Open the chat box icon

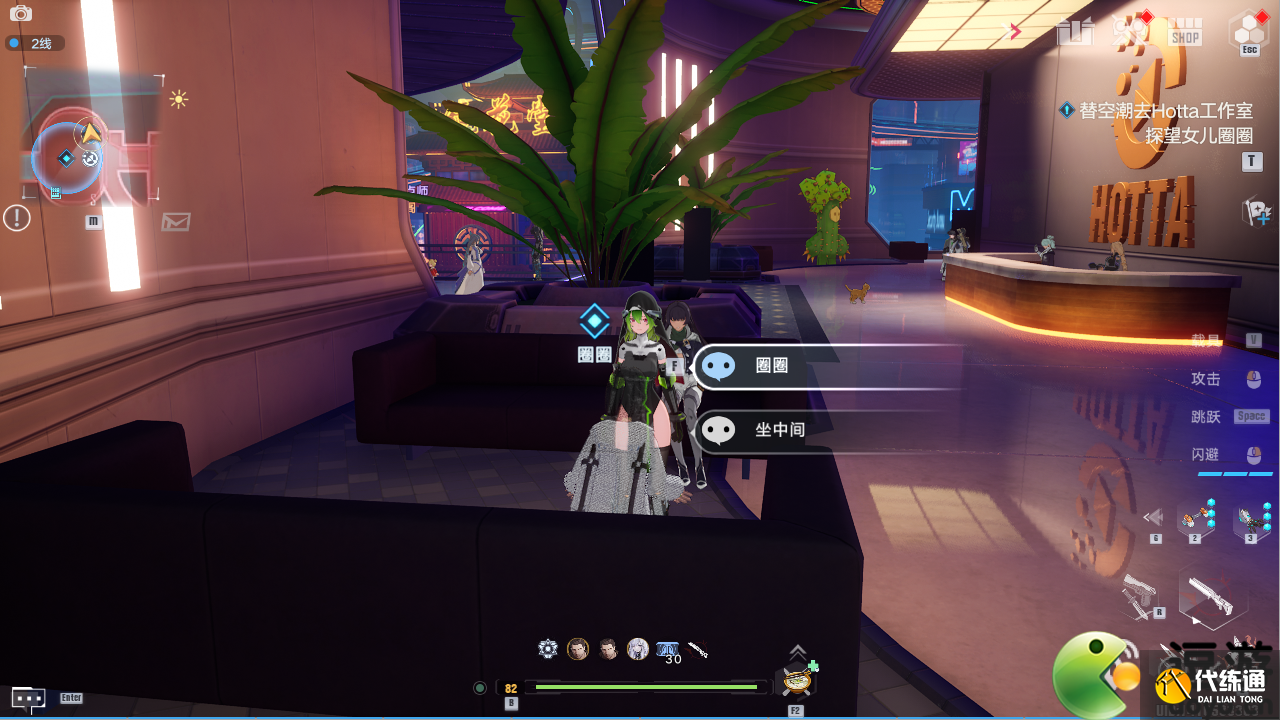(x=28, y=697)
